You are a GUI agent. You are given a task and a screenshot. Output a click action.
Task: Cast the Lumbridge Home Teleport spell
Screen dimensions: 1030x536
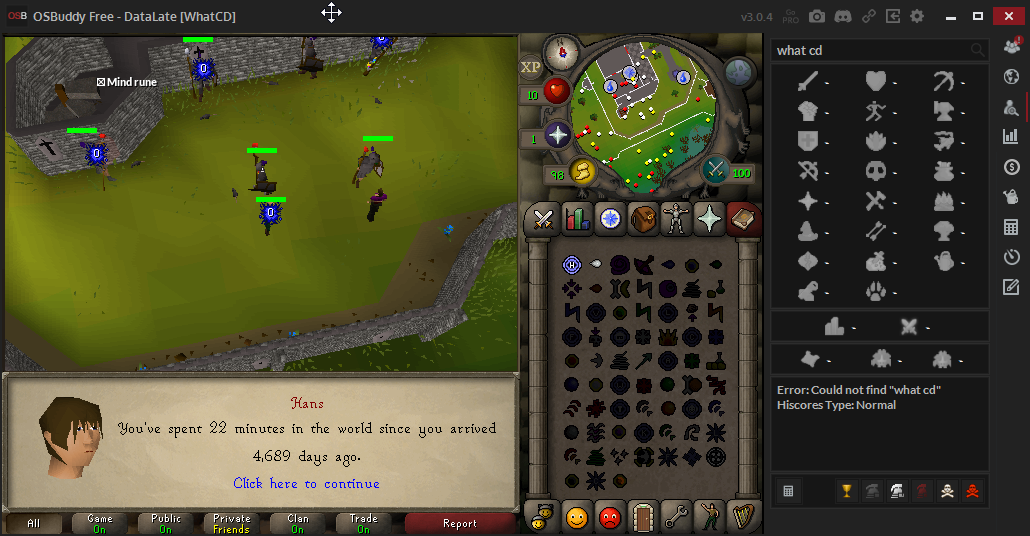(x=572, y=265)
